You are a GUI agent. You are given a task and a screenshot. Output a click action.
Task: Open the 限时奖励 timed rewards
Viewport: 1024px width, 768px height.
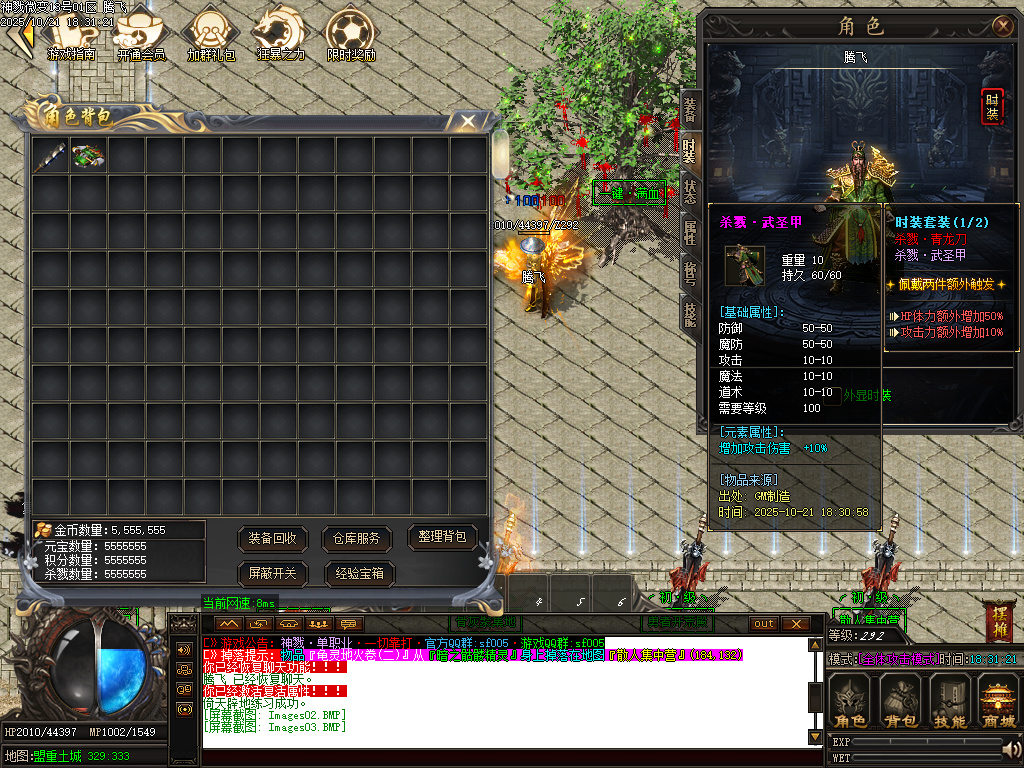click(350, 33)
